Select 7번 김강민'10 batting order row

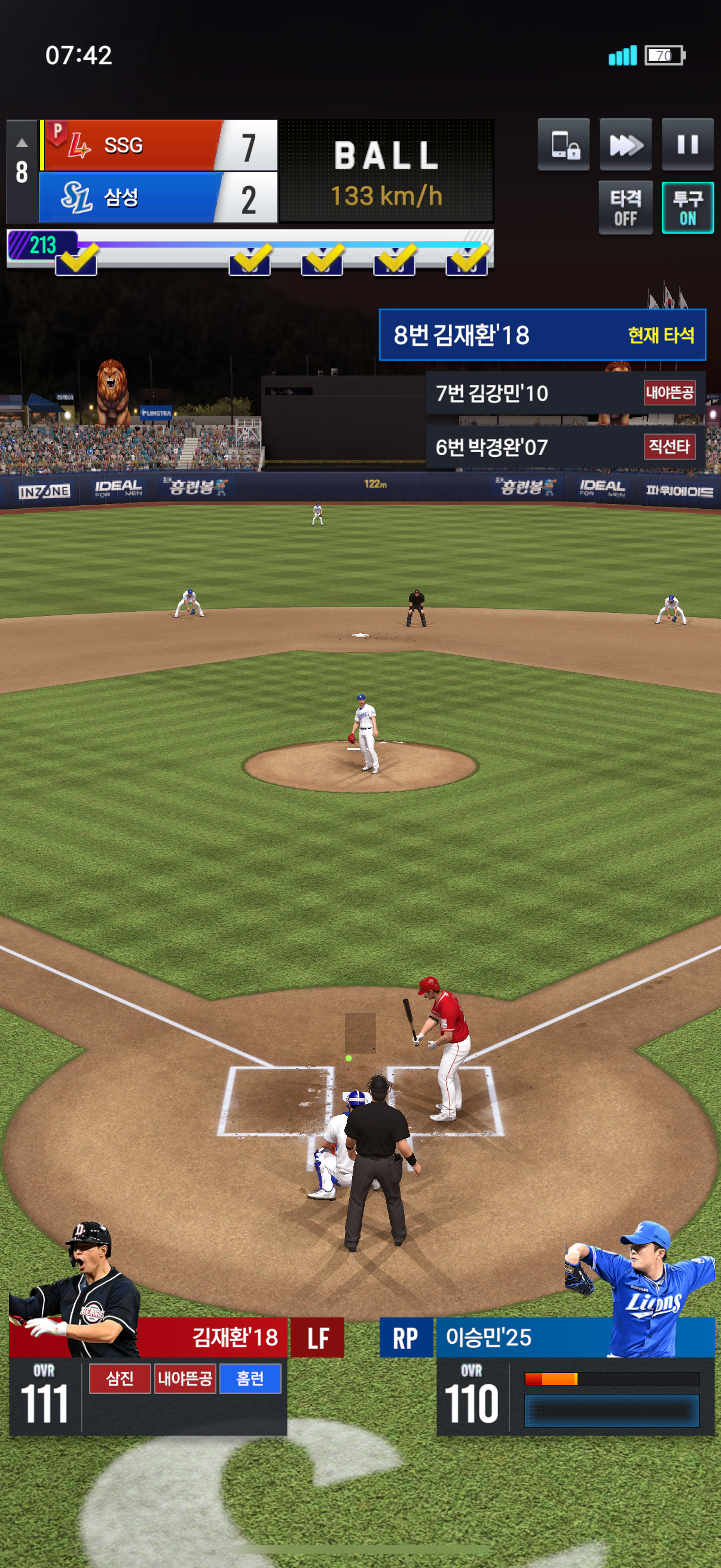(564, 393)
